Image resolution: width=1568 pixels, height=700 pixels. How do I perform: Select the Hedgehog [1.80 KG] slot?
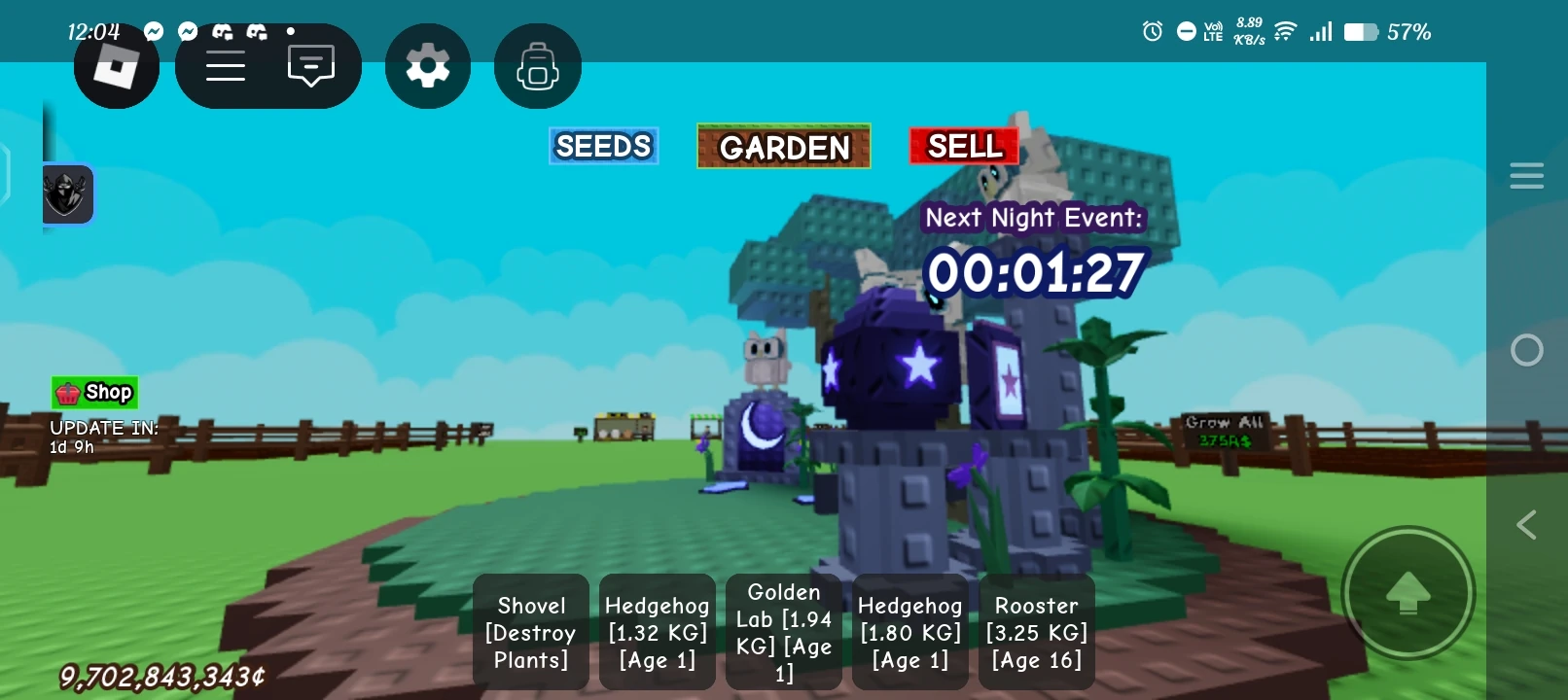(x=909, y=632)
